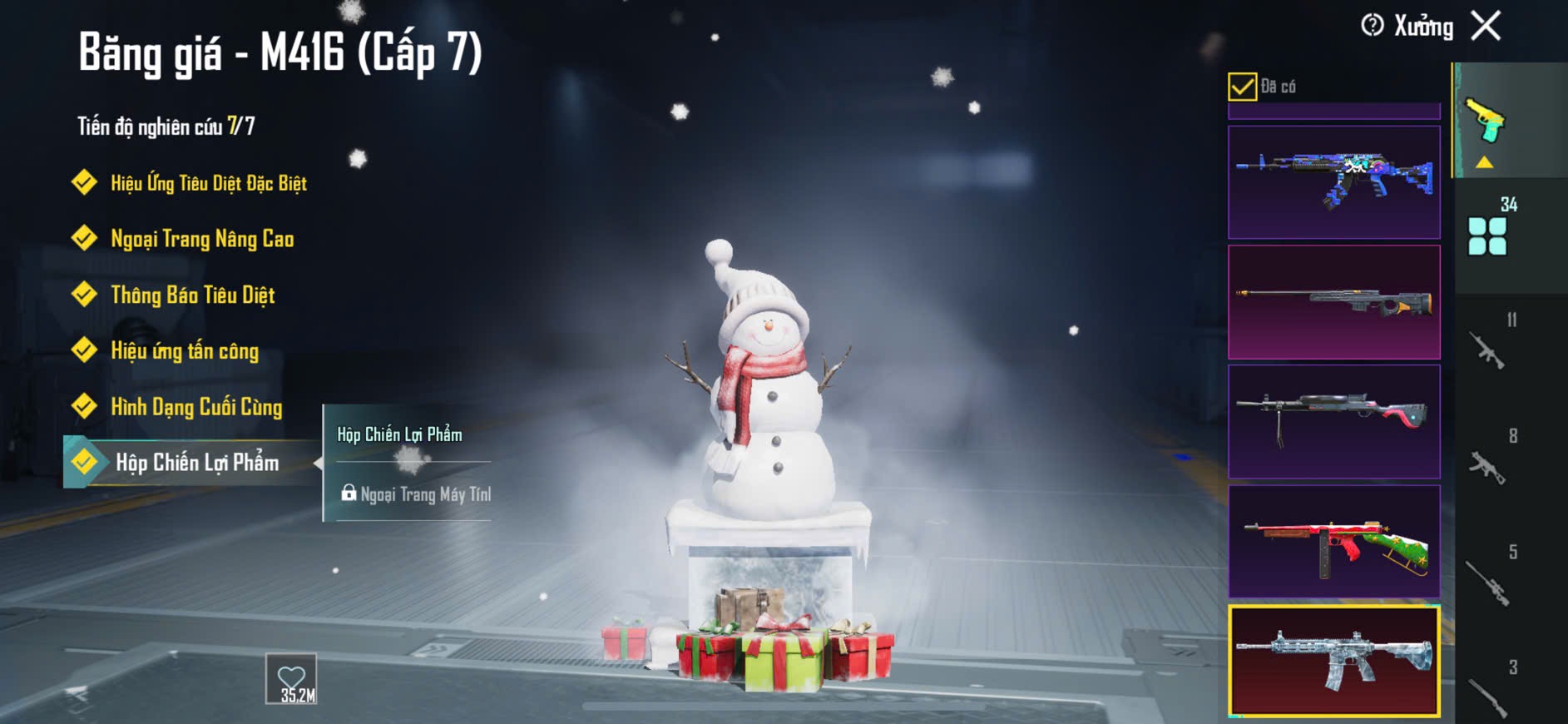This screenshot has height=724, width=1568.
Task: Select Hiệu Ứng Tiêu Diệt Đặc Biệt entry
Action: pos(208,183)
